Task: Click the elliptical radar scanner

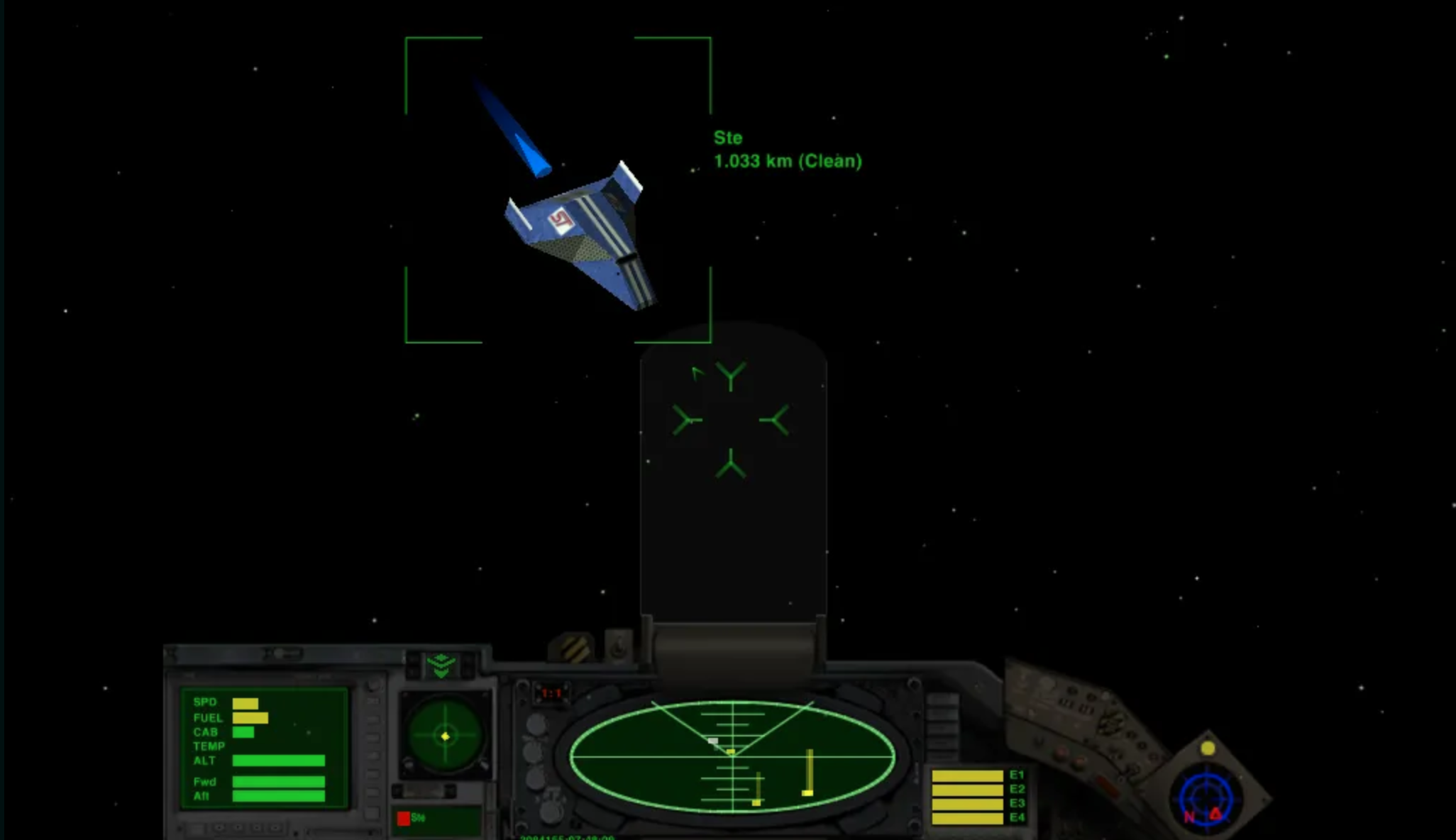Action: [x=732, y=756]
